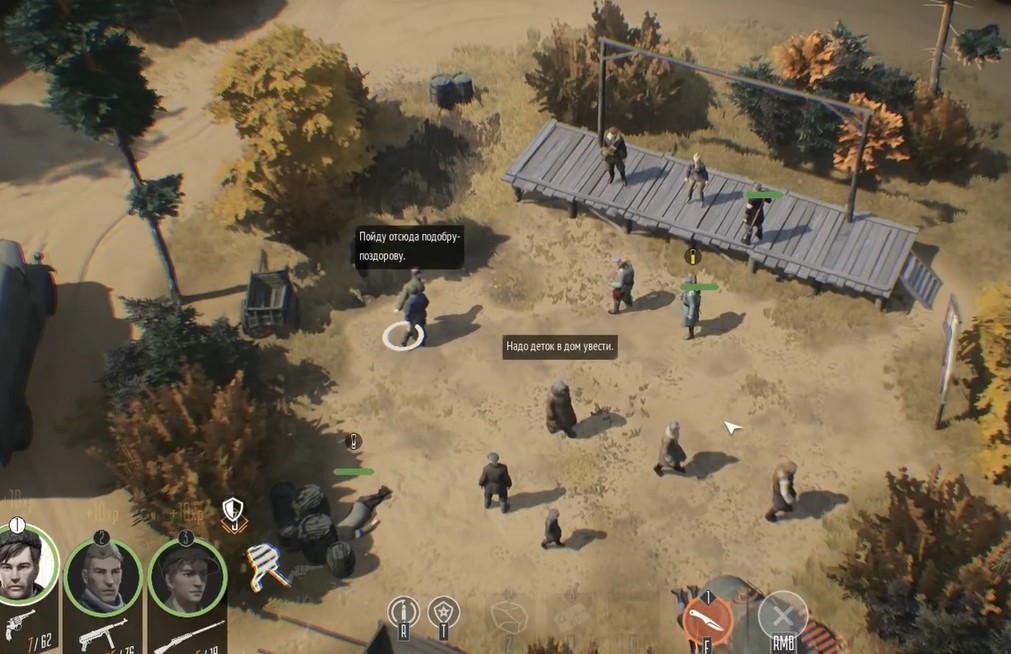This screenshot has height=654, width=1011.
Task: Select the rifle under the third portrait
Action: [x=188, y=637]
